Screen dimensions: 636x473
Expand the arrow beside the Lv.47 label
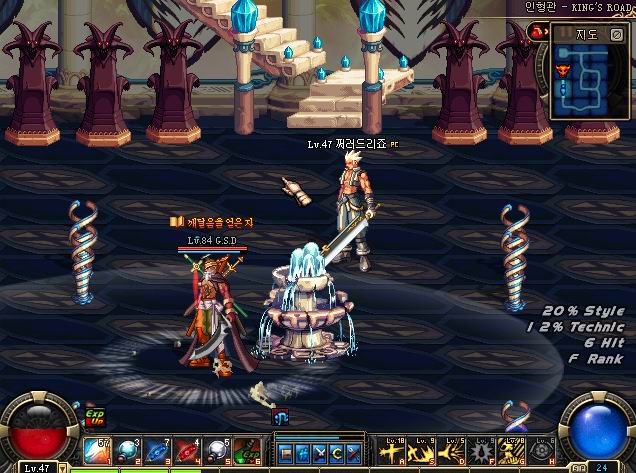pos(63,467)
